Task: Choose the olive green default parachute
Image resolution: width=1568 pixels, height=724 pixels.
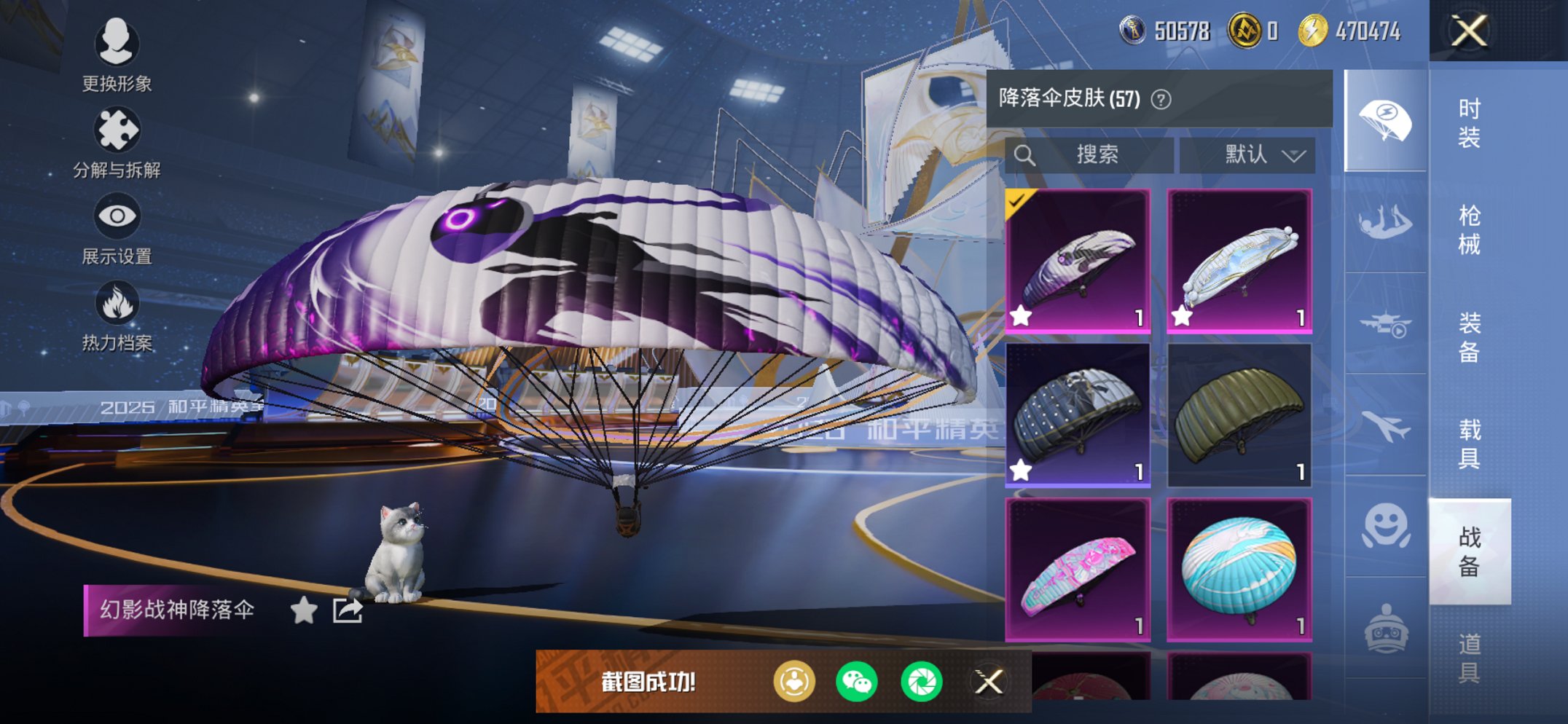Action: (x=1239, y=414)
